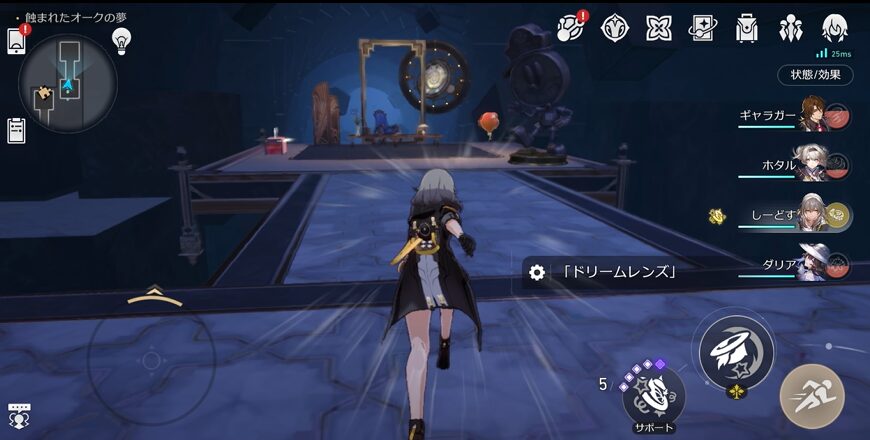Open the suitcase inventory icon

click(x=746, y=28)
